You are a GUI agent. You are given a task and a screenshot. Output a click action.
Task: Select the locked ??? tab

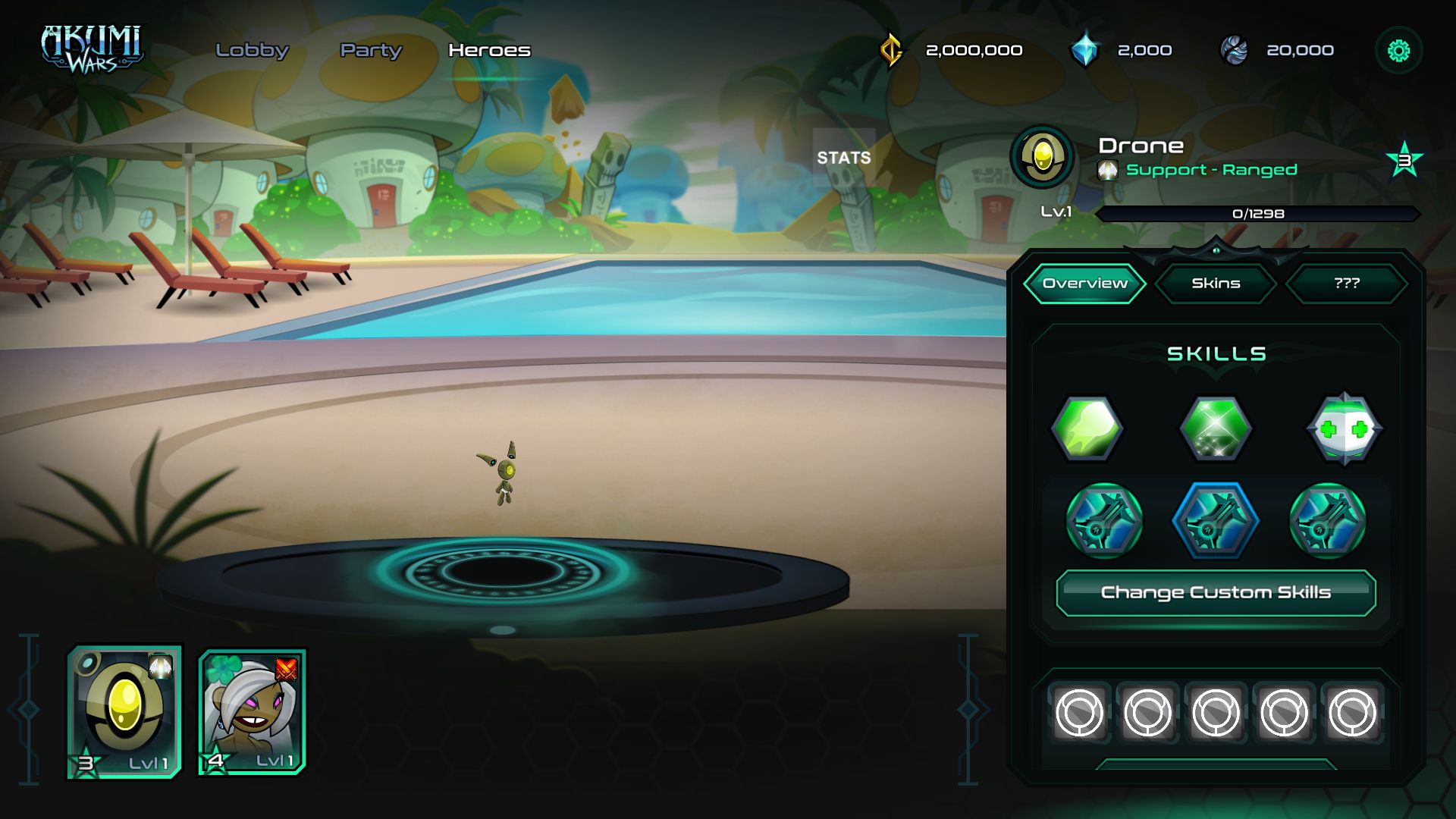pyautogui.click(x=1347, y=284)
